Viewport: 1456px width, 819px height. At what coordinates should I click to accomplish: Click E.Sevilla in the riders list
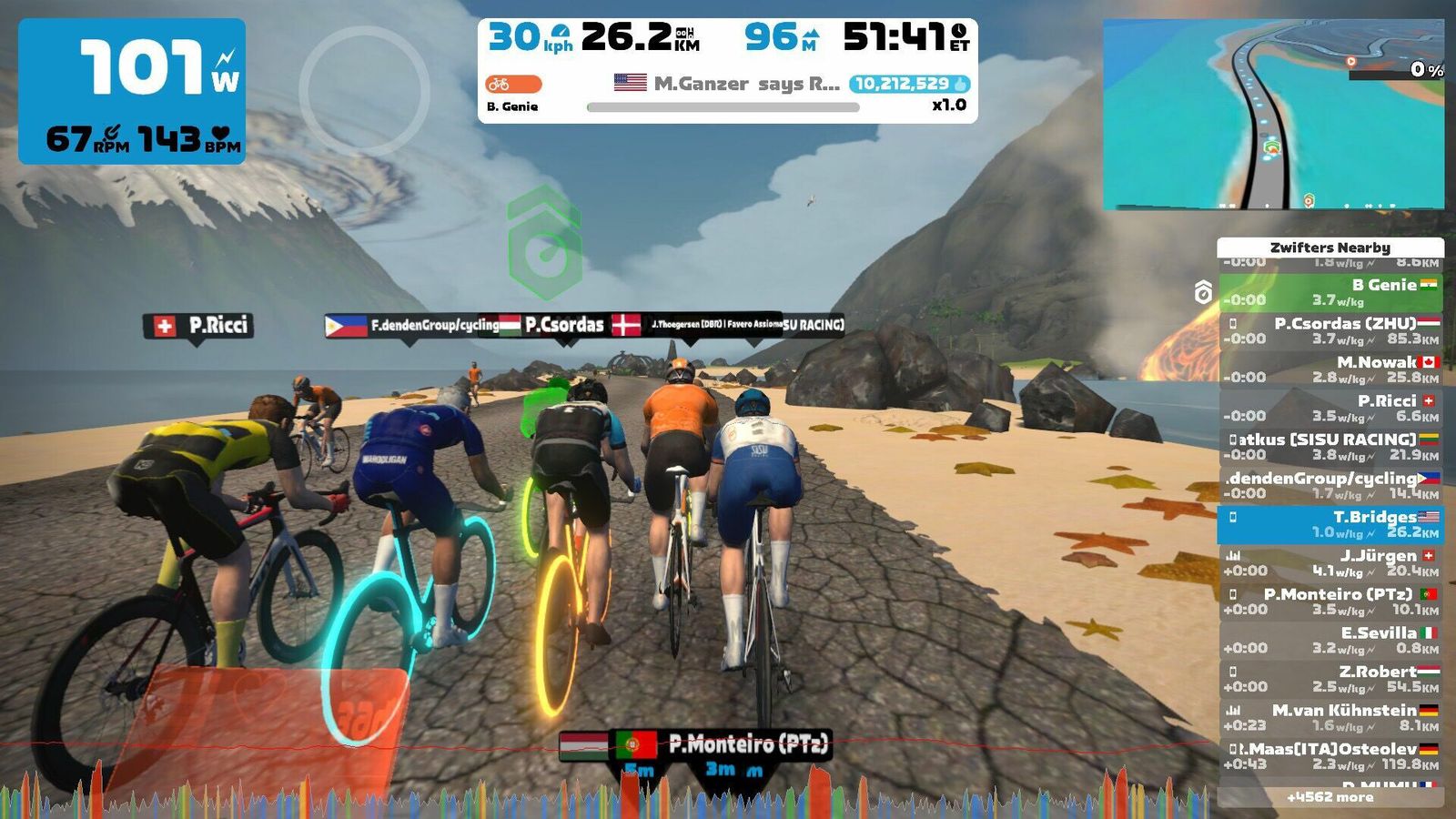coord(1330,641)
